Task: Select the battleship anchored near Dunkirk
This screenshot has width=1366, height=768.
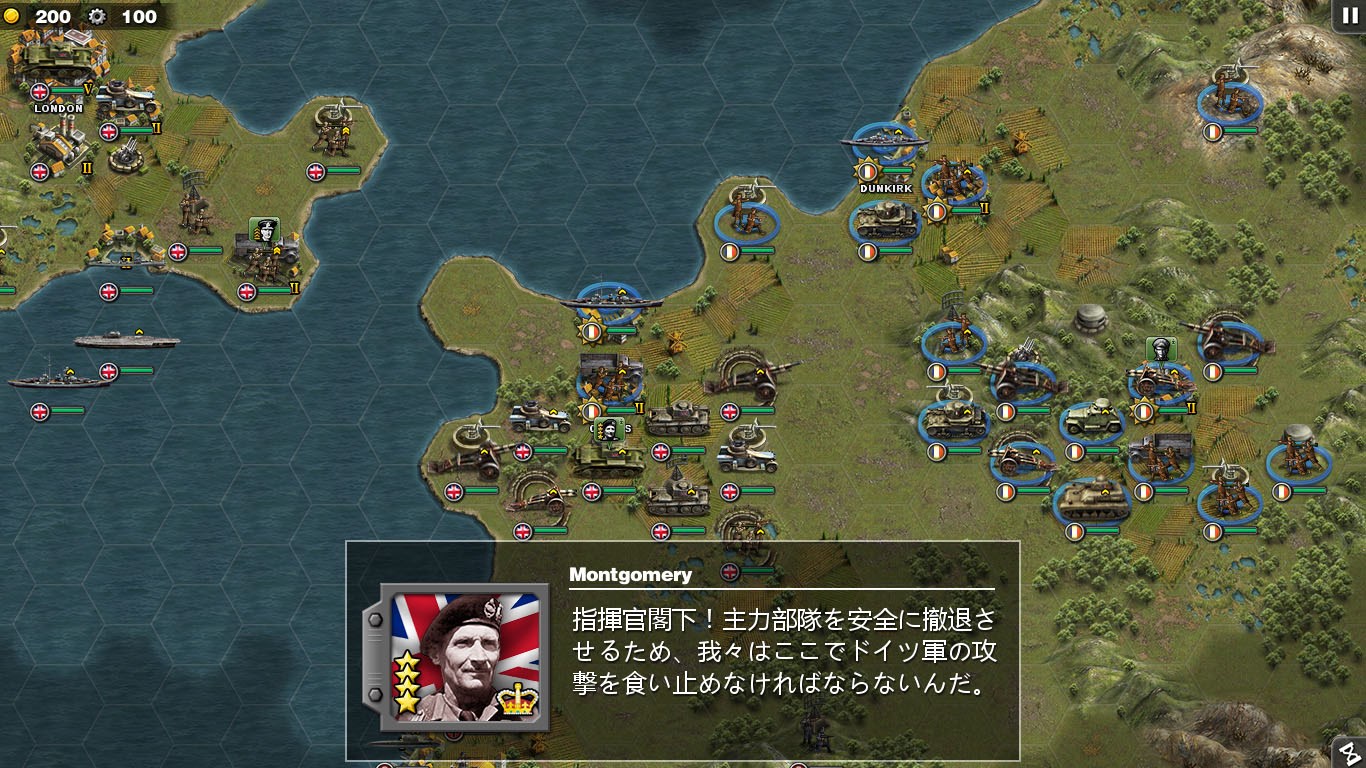Action: [x=884, y=140]
